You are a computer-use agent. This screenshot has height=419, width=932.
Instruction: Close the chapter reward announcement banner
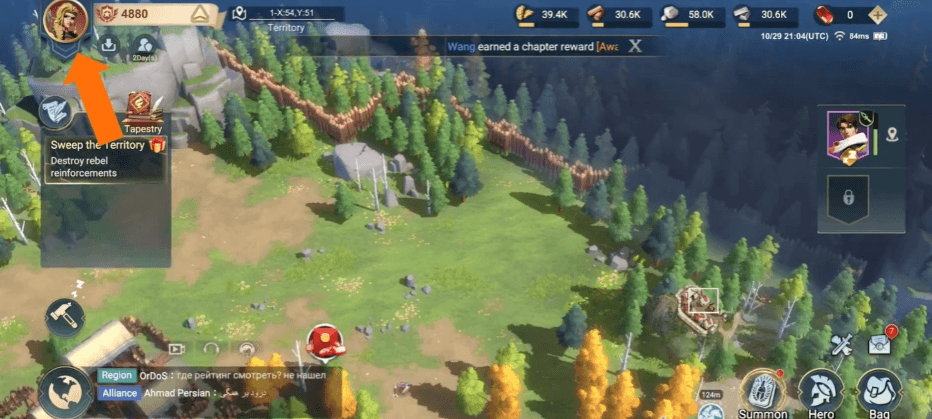634,45
